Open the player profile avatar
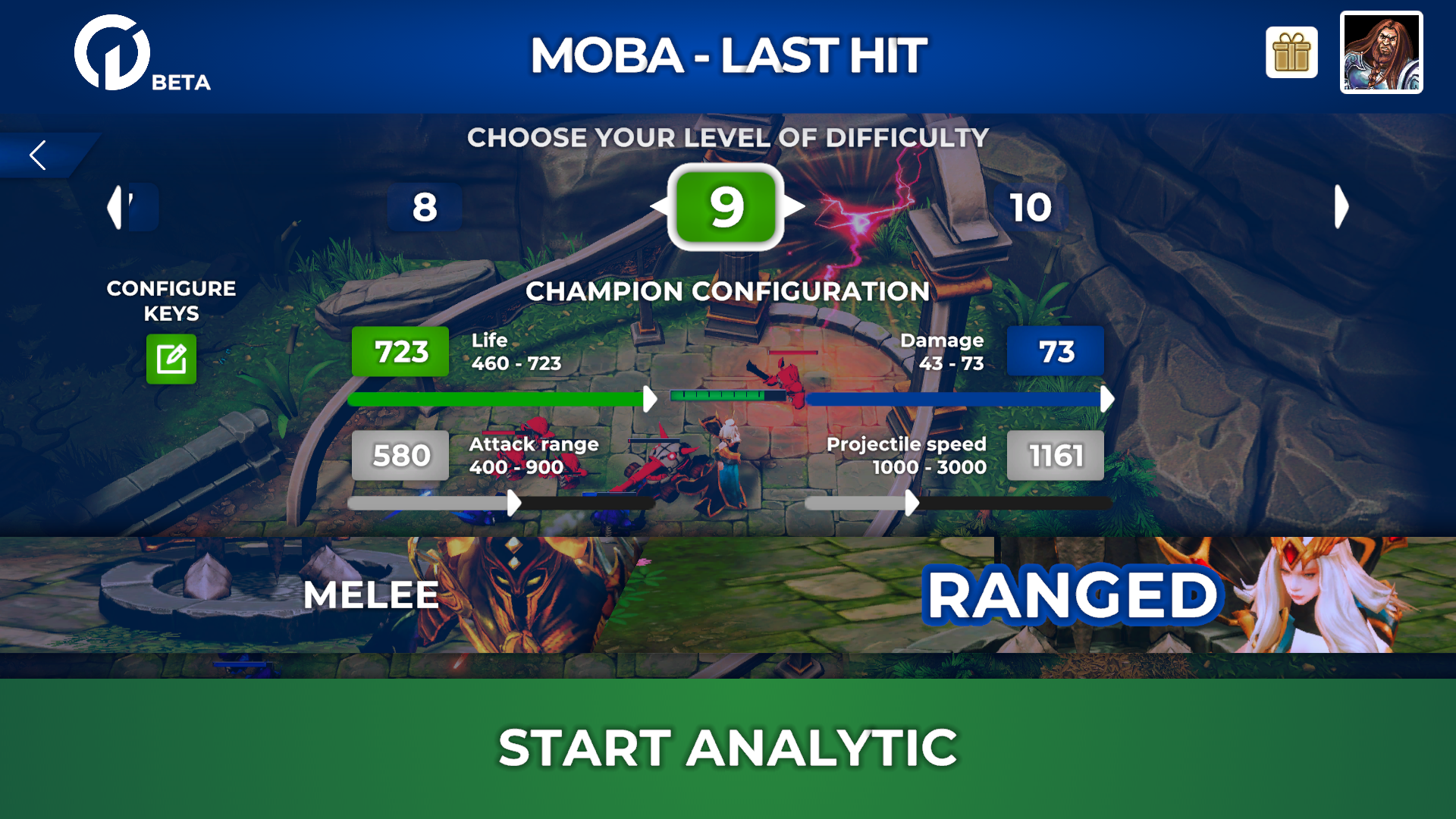Viewport: 1456px width, 819px height. pos(1381,53)
